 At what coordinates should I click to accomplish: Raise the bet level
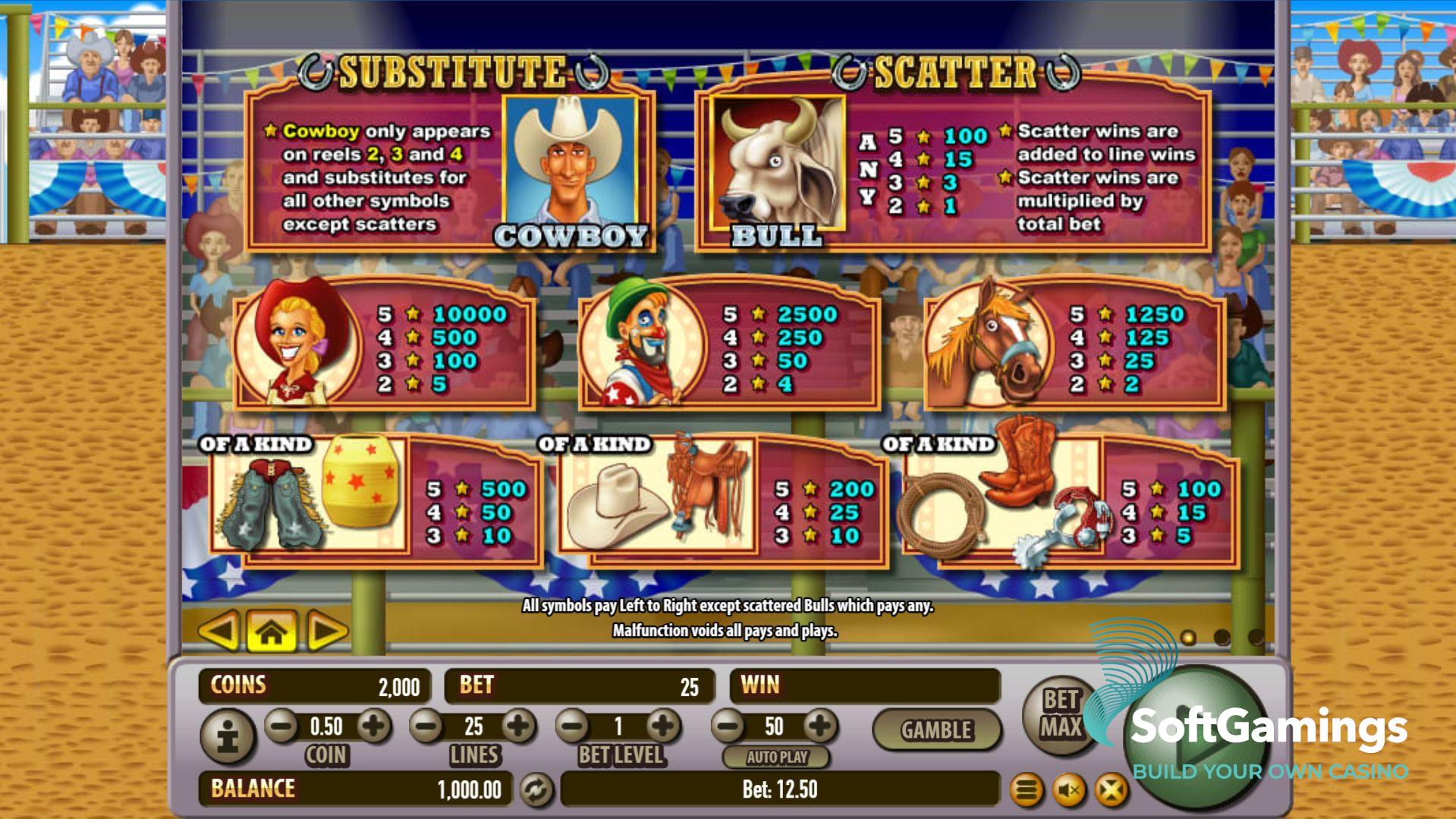[x=663, y=726]
